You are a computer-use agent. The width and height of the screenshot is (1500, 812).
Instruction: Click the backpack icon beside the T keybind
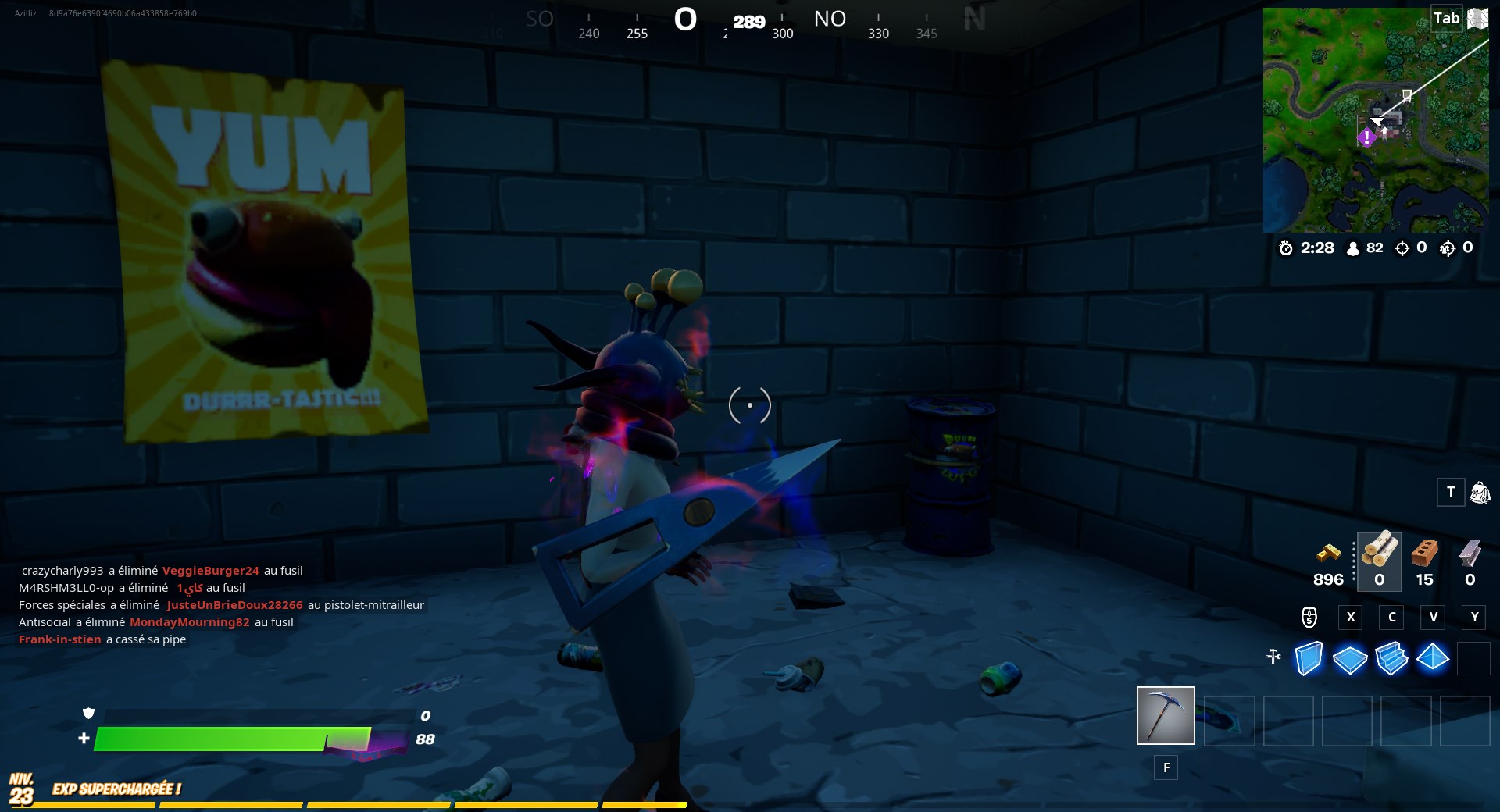1479,493
